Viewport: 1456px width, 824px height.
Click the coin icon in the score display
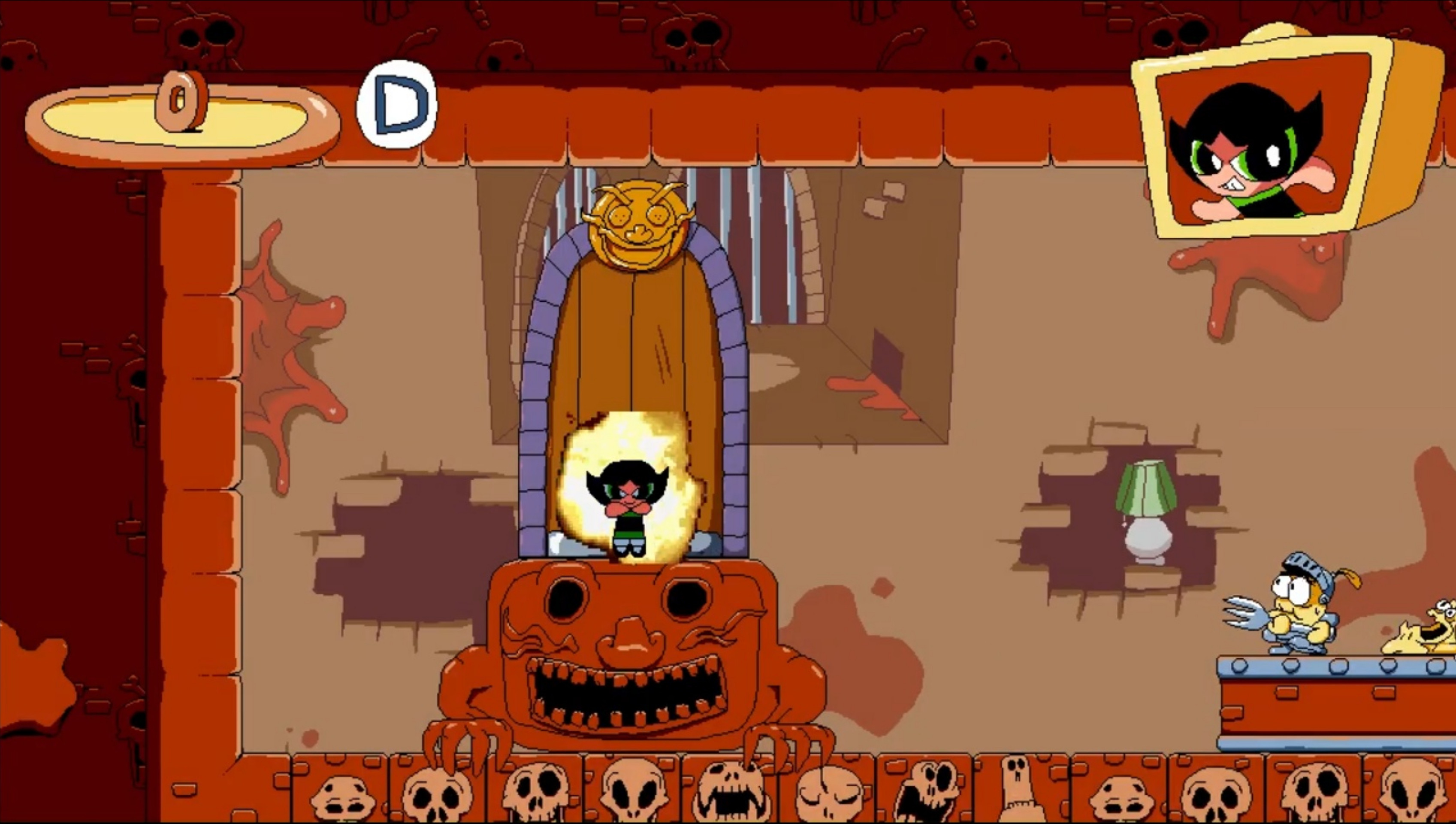pos(181,102)
